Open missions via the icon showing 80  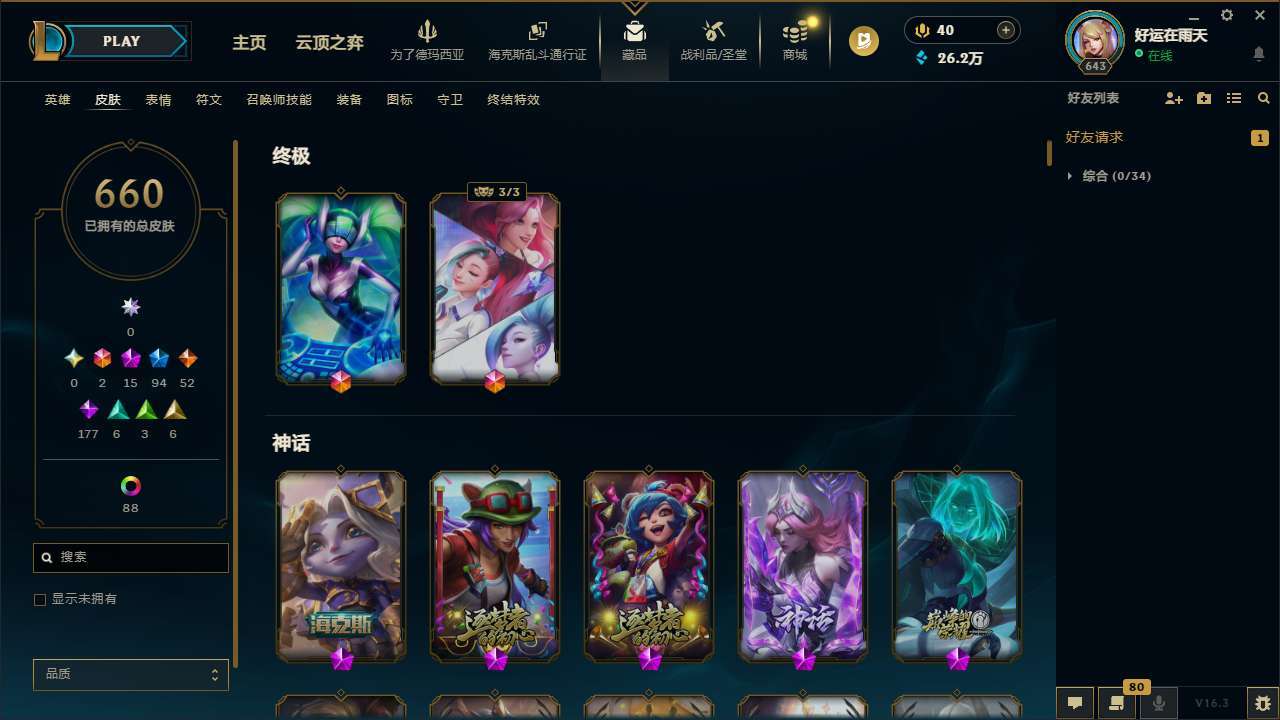1117,703
